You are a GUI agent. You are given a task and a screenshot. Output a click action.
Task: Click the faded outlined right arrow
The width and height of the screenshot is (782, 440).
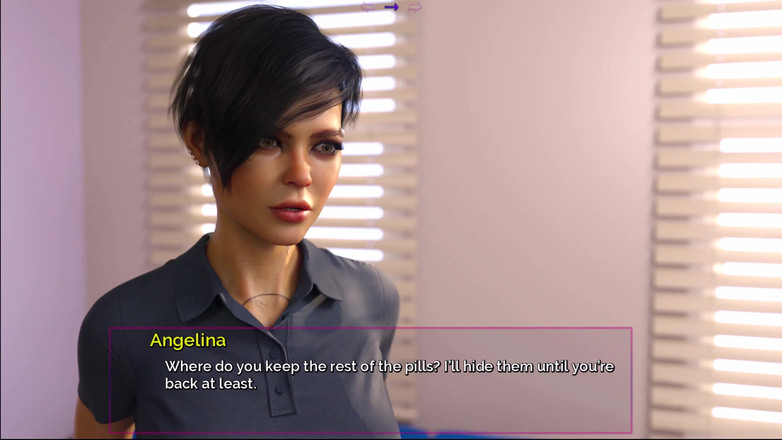pos(414,7)
